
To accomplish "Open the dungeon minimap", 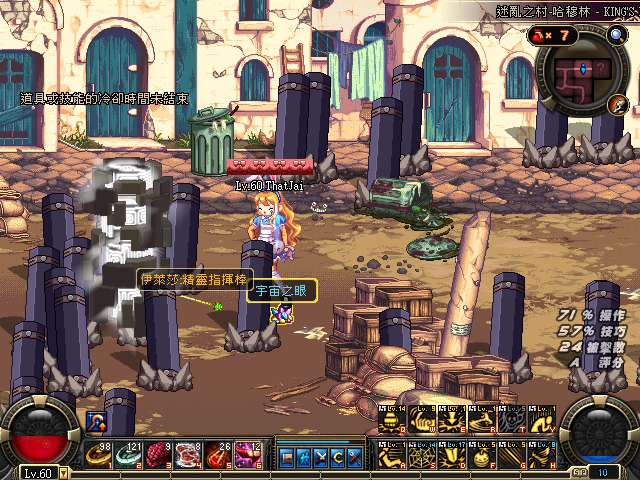I will 582,76.
